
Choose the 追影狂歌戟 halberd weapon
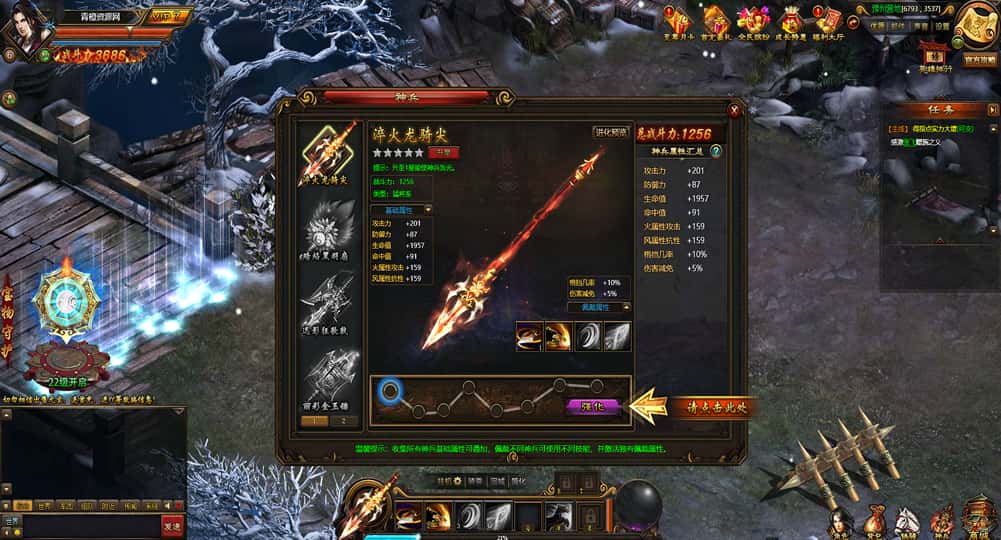click(330, 298)
